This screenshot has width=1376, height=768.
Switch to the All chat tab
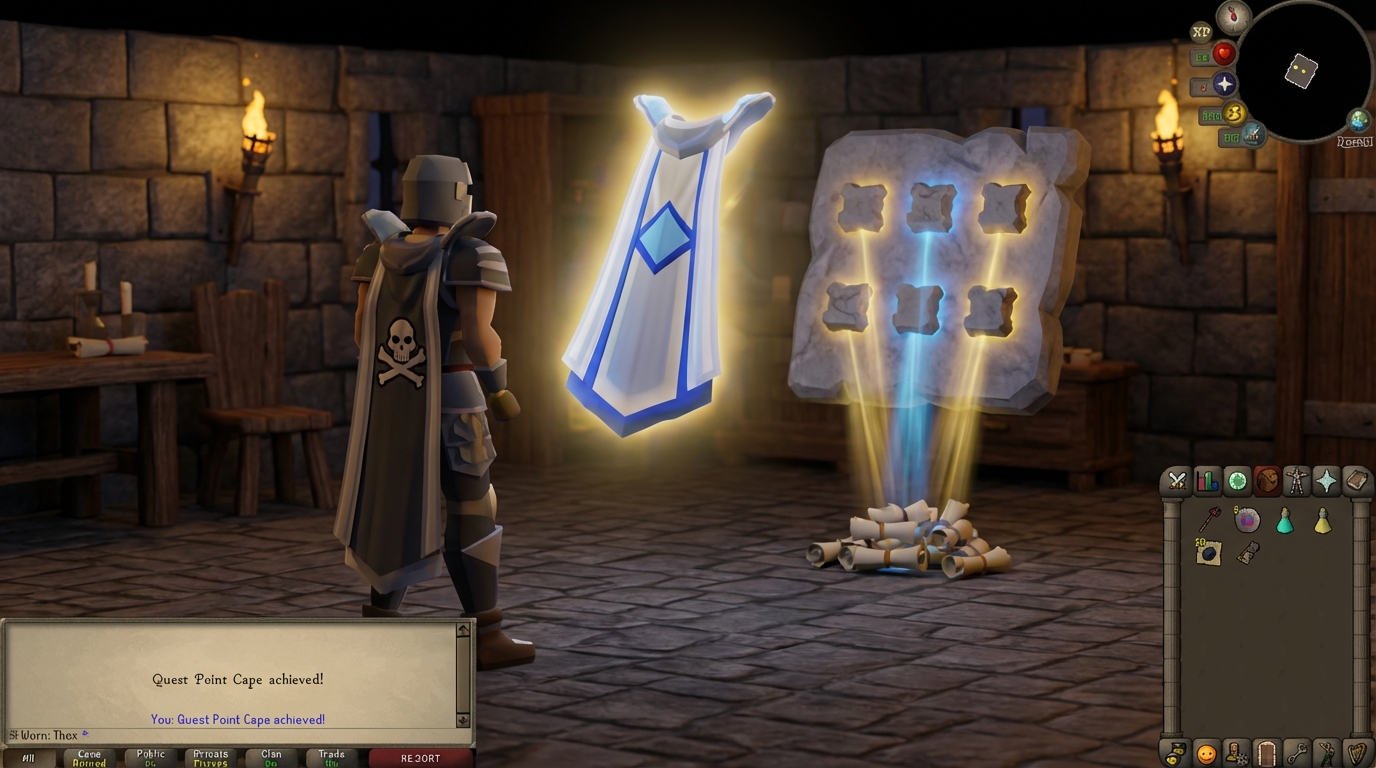click(x=29, y=757)
